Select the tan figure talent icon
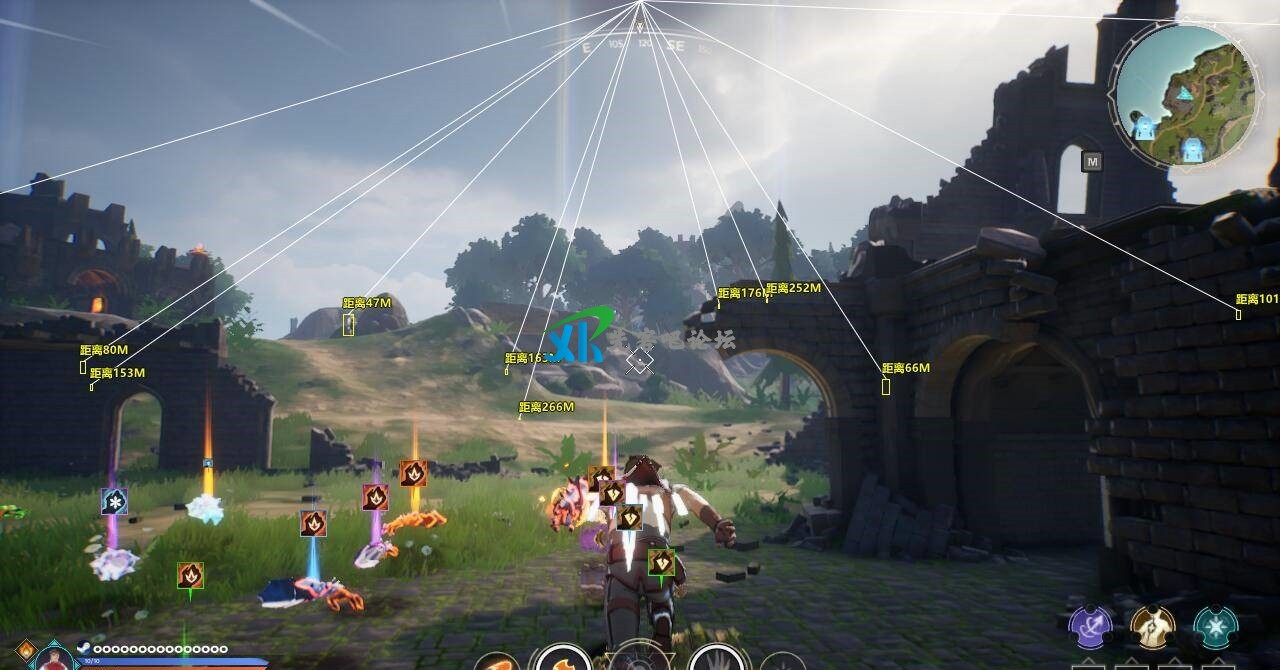This screenshot has height=670, width=1280. (1153, 627)
